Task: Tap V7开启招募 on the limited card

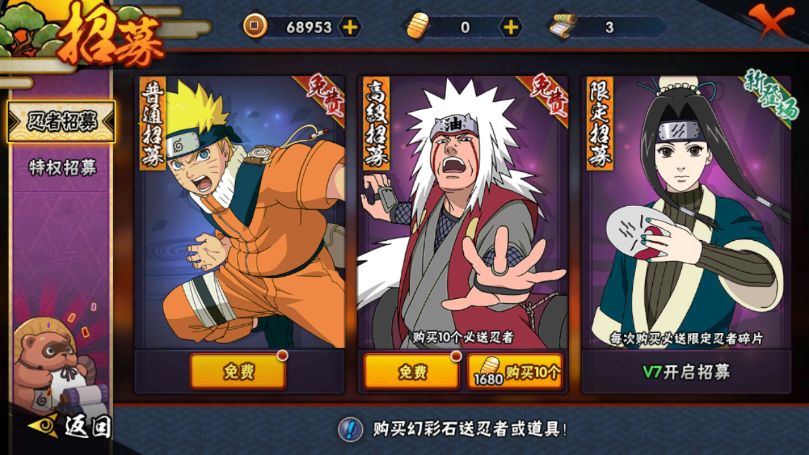Action: (x=686, y=372)
